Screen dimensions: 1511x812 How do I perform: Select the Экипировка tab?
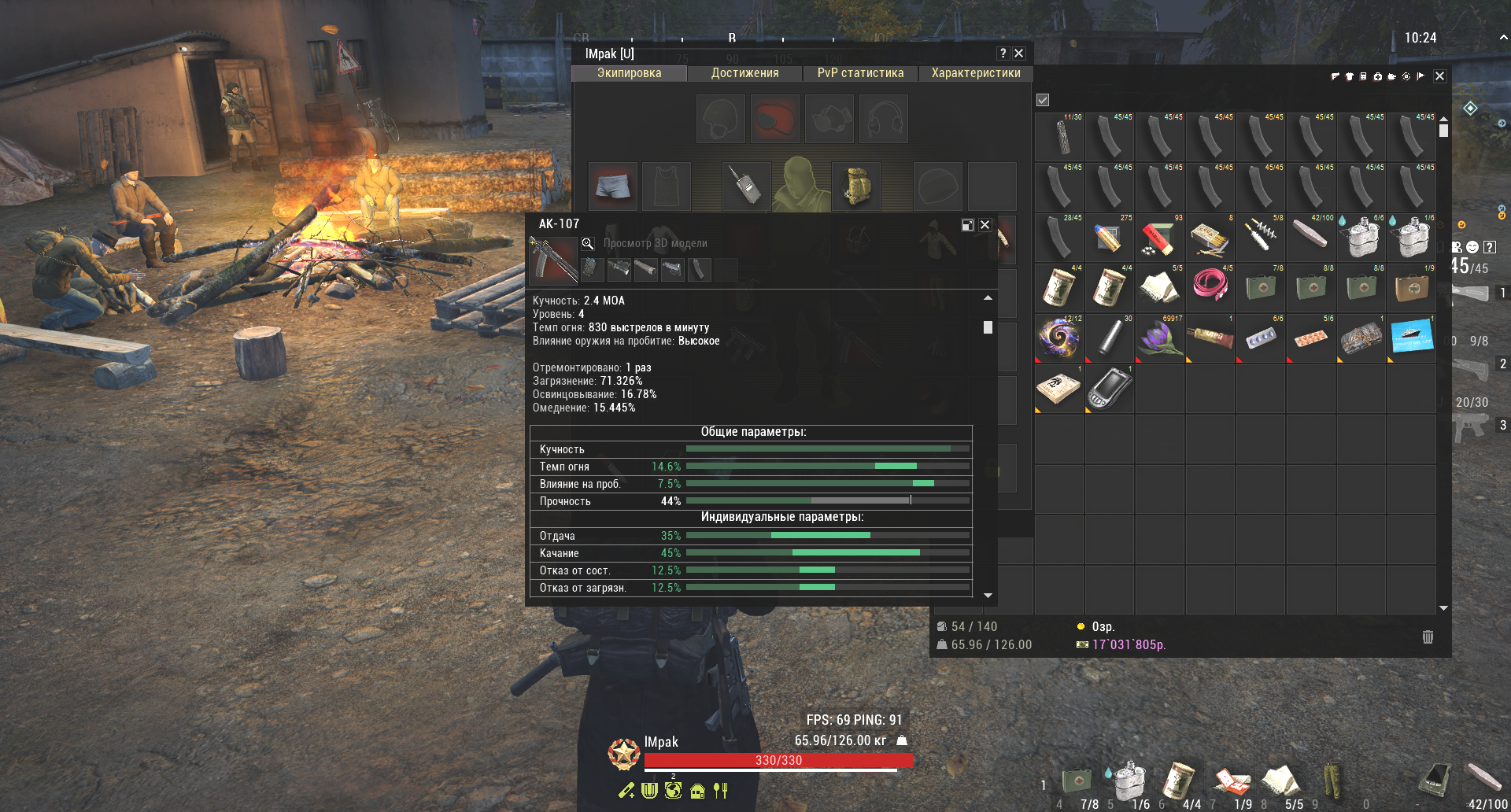tap(629, 73)
